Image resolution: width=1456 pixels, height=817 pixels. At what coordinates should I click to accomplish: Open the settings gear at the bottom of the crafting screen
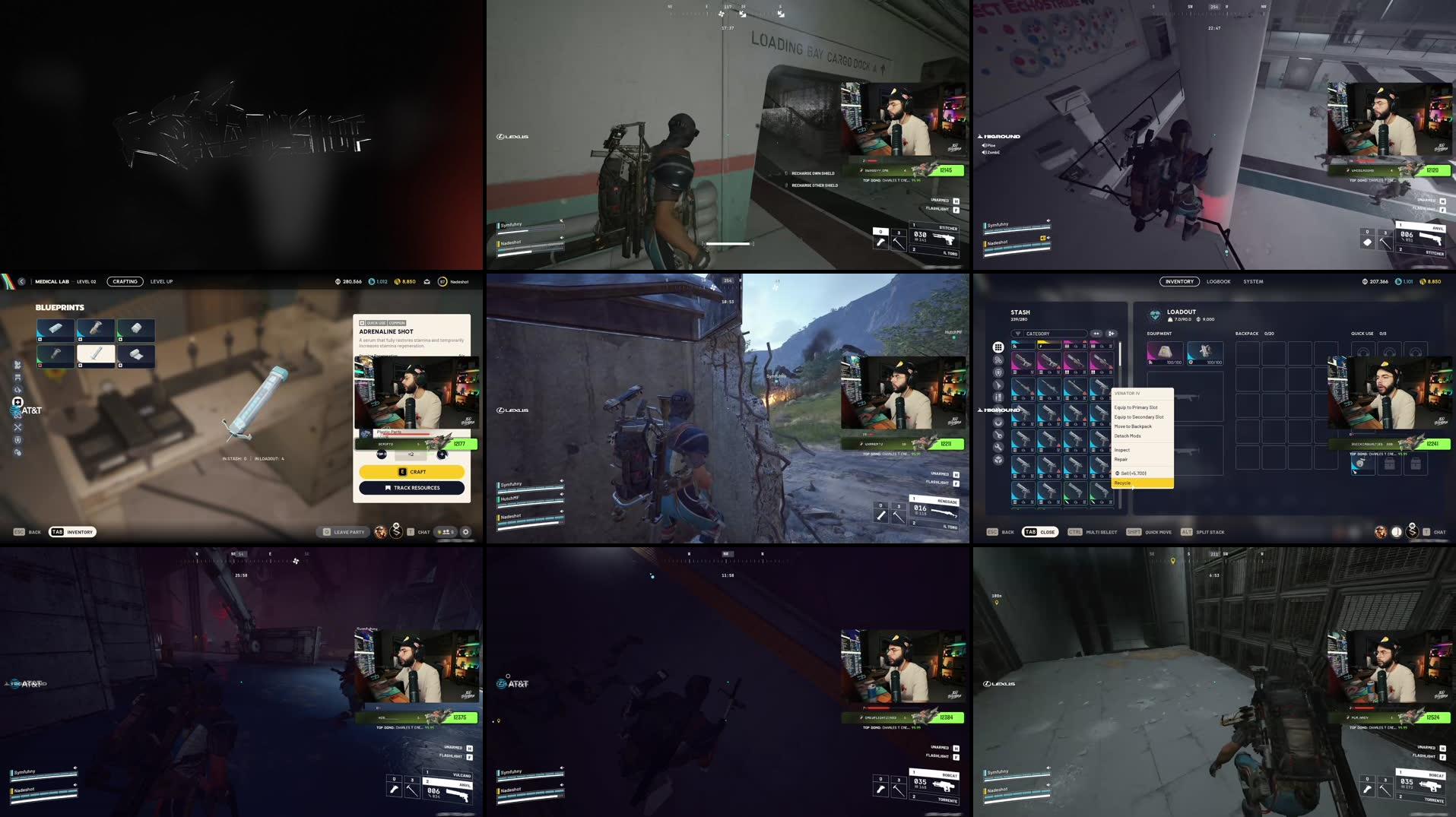point(466,532)
